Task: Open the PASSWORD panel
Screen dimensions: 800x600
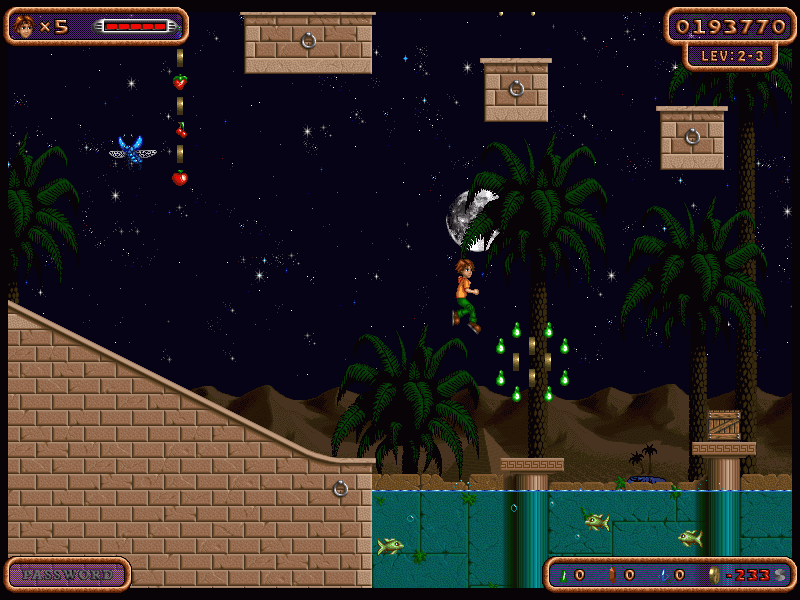Action: [68, 575]
